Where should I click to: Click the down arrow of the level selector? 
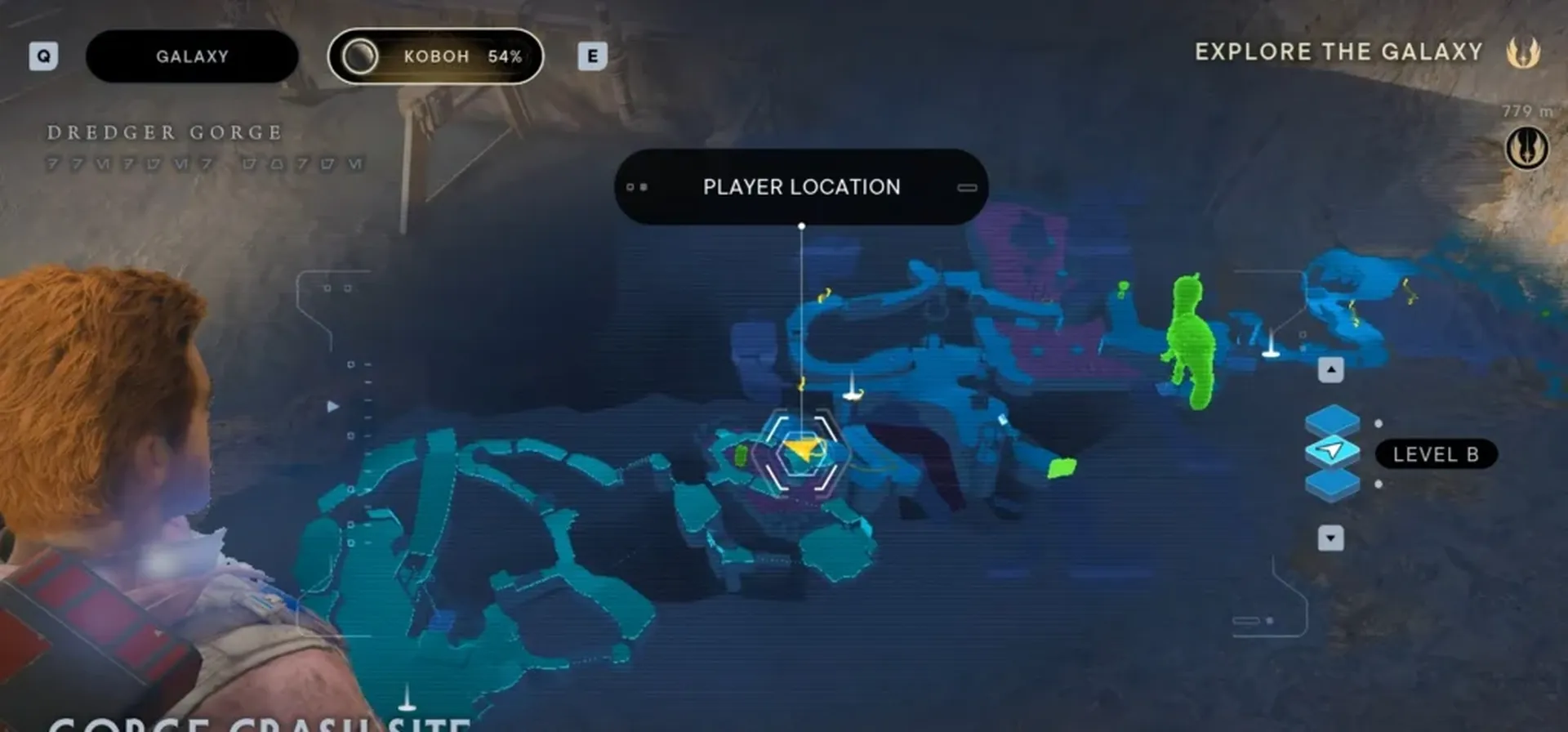1331,538
